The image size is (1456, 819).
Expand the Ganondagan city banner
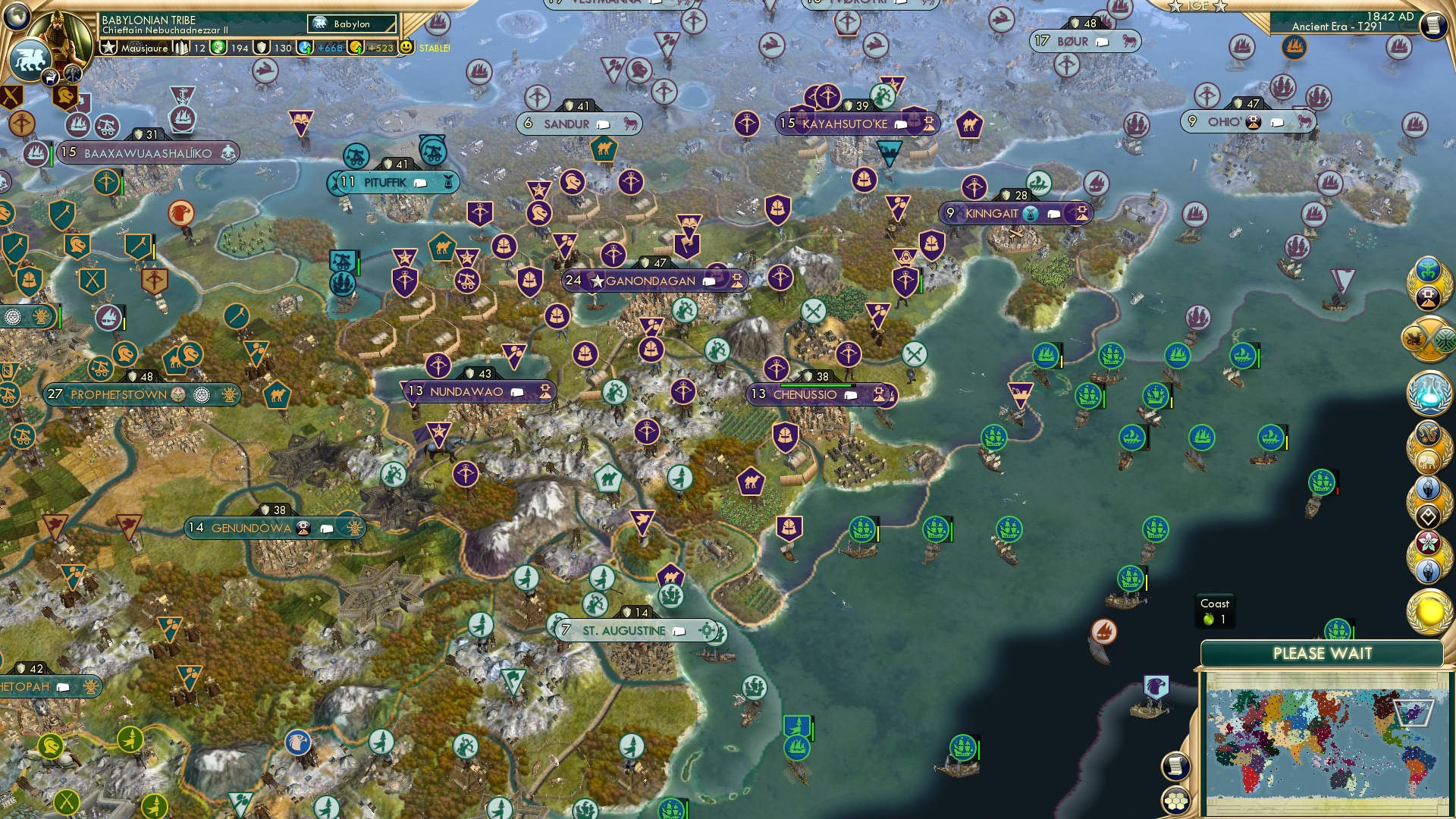[x=709, y=281]
